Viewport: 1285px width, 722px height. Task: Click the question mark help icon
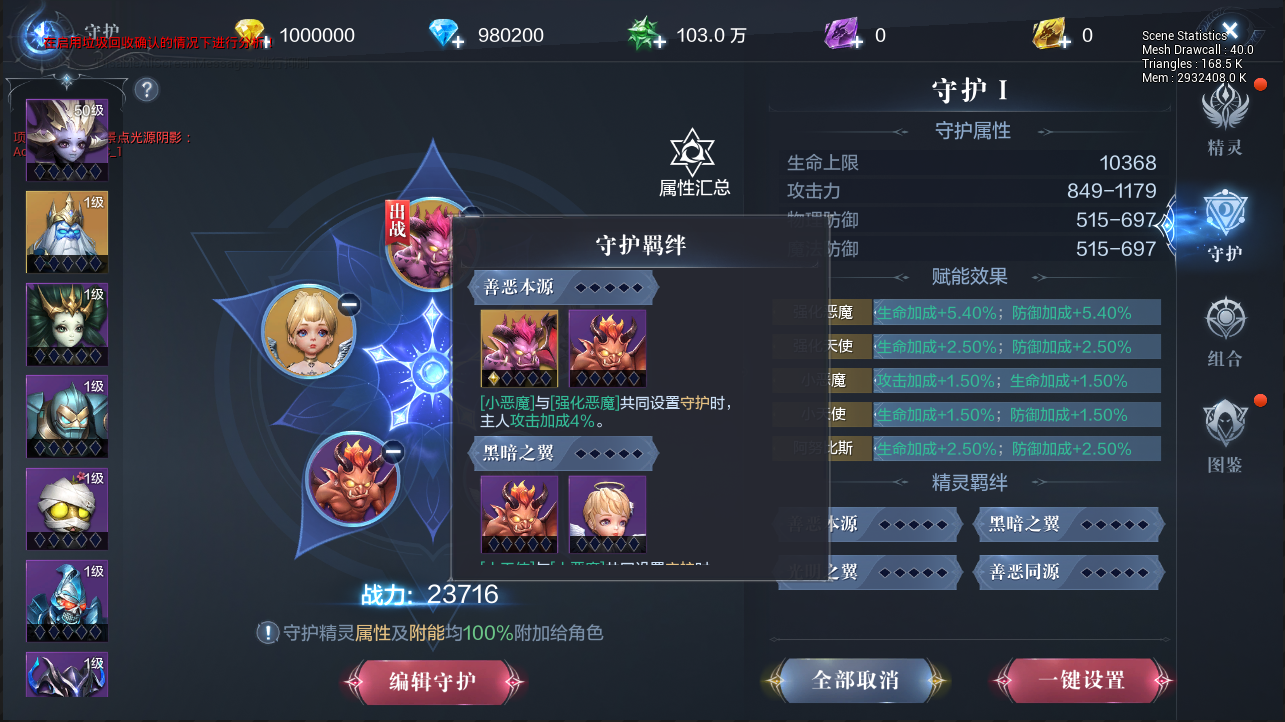click(146, 90)
